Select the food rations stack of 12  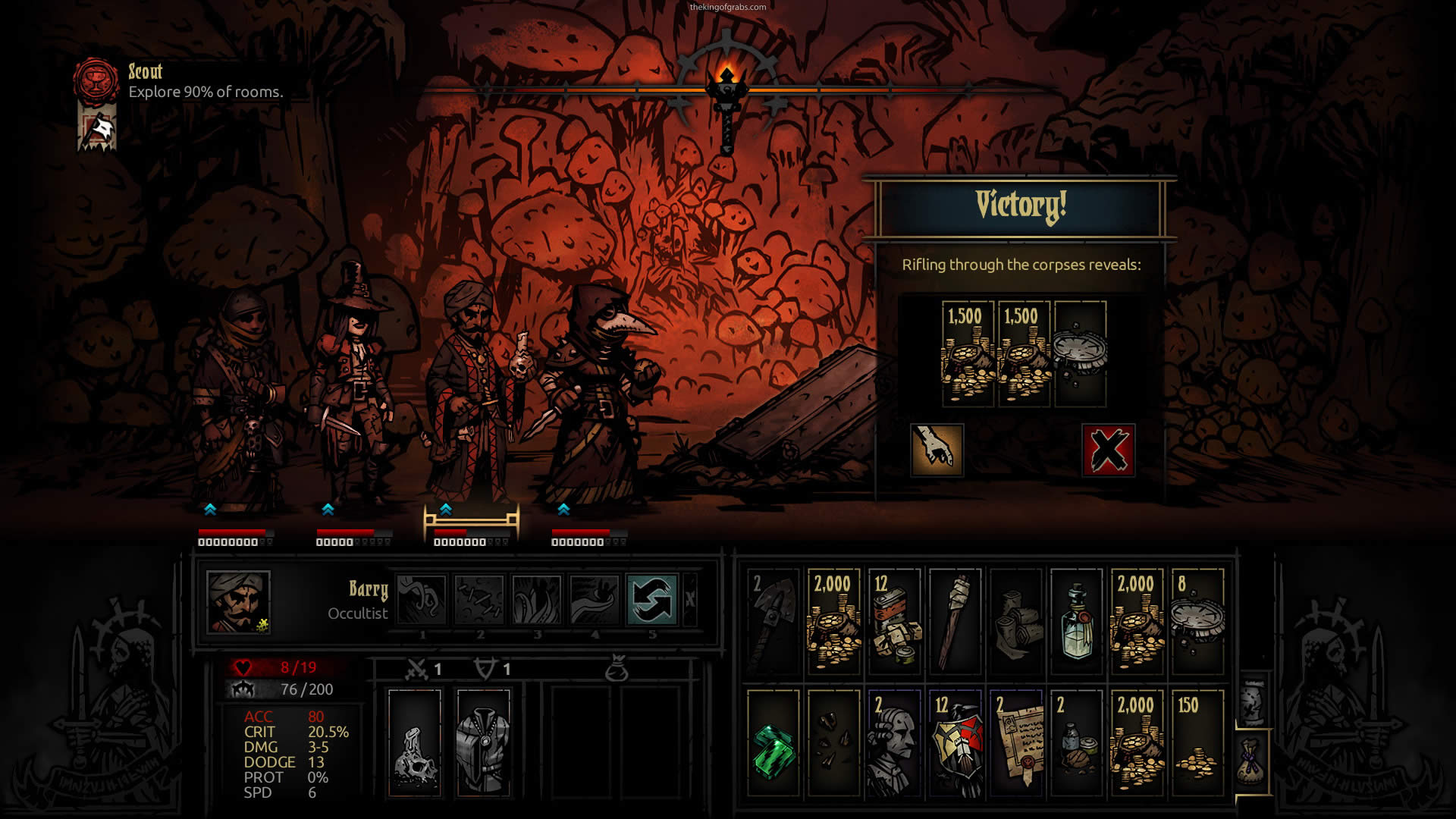[x=894, y=620]
